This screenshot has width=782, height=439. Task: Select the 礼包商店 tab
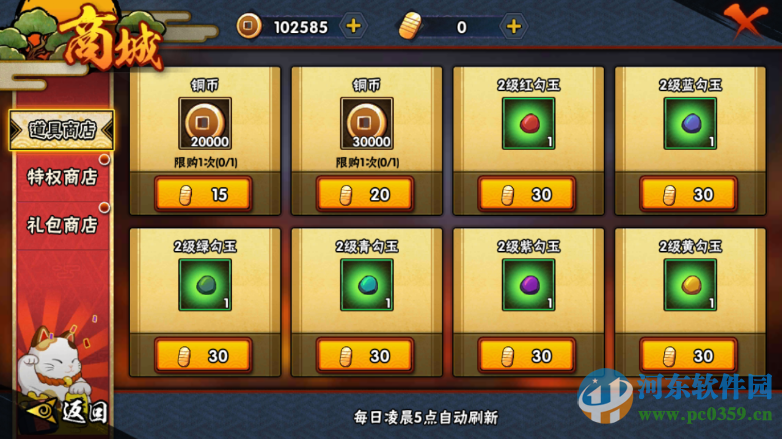(61, 224)
